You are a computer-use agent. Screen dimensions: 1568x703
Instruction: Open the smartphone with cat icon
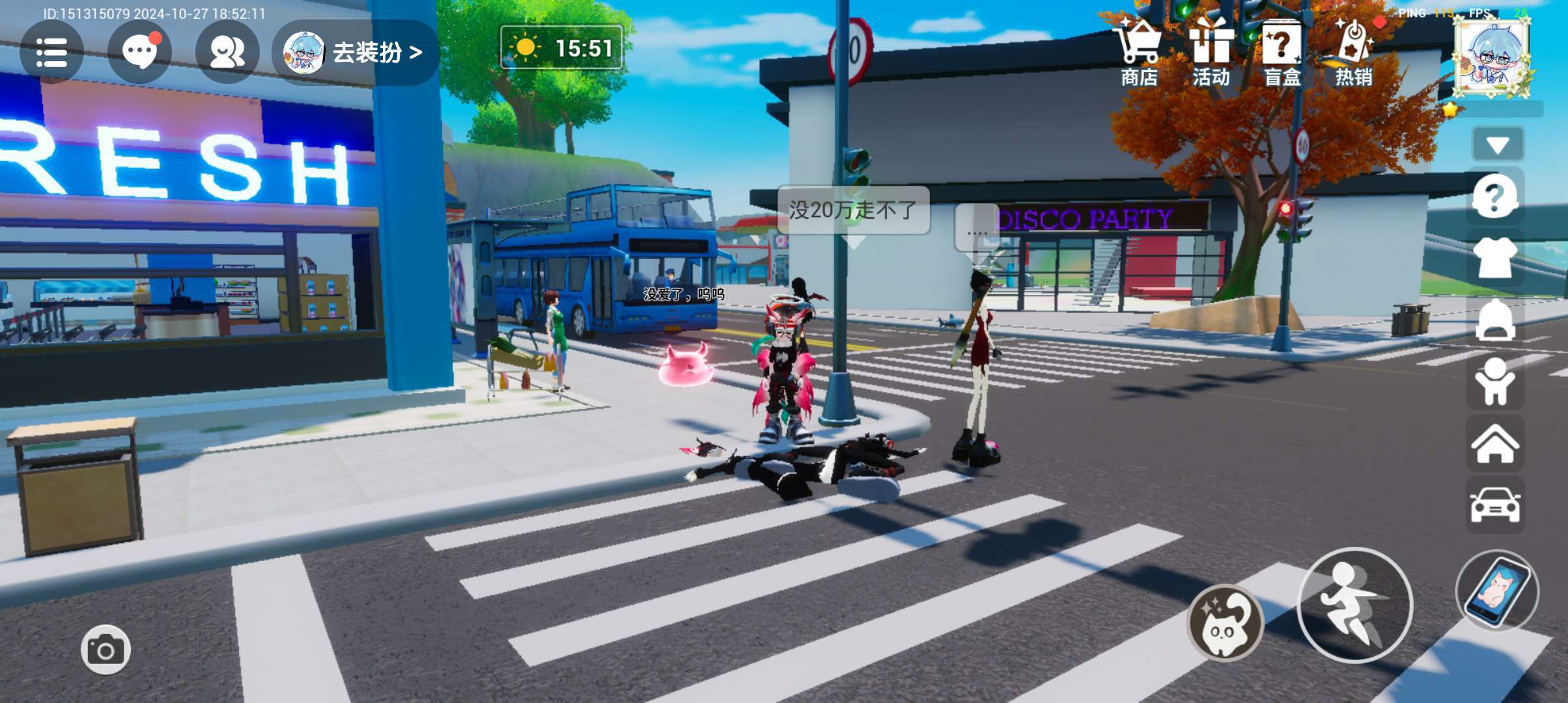pyautogui.click(x=1497, y=591)
